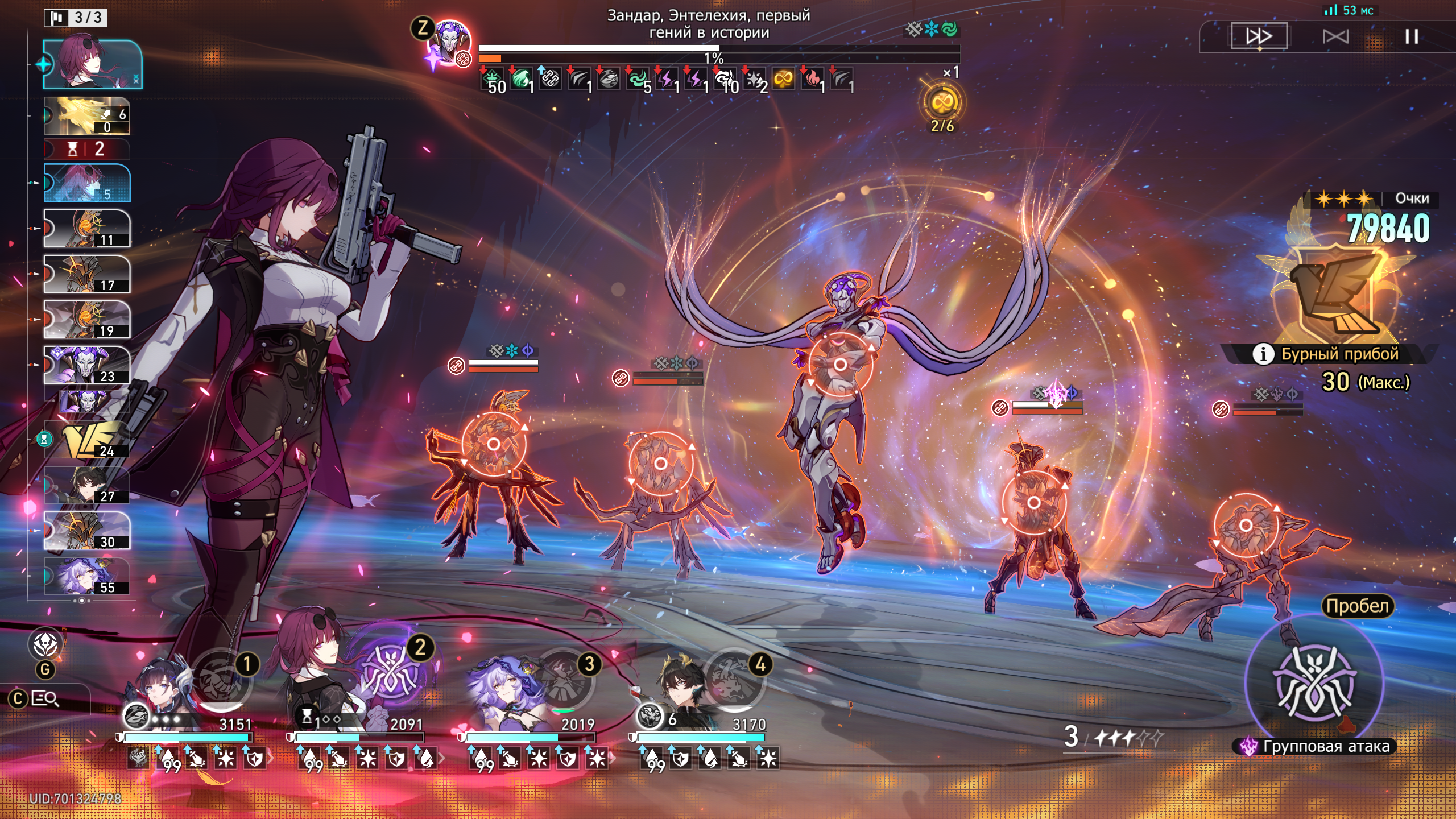Select the purple-haired ally turn card at 55

pyautogui.click(x=87, y=576)
